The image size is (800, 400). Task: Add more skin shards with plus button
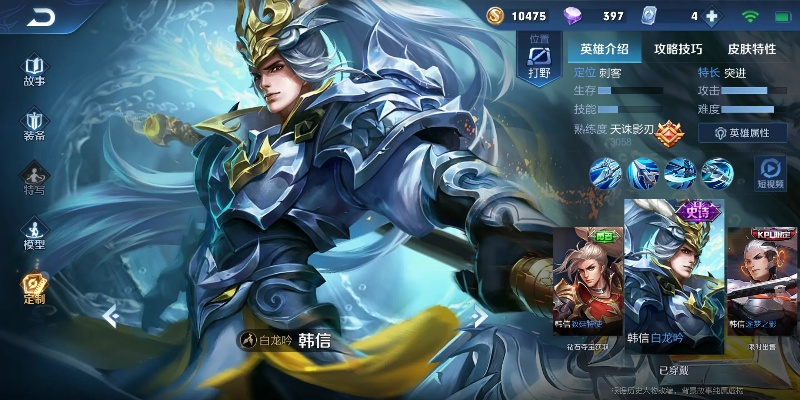(712, 16)
